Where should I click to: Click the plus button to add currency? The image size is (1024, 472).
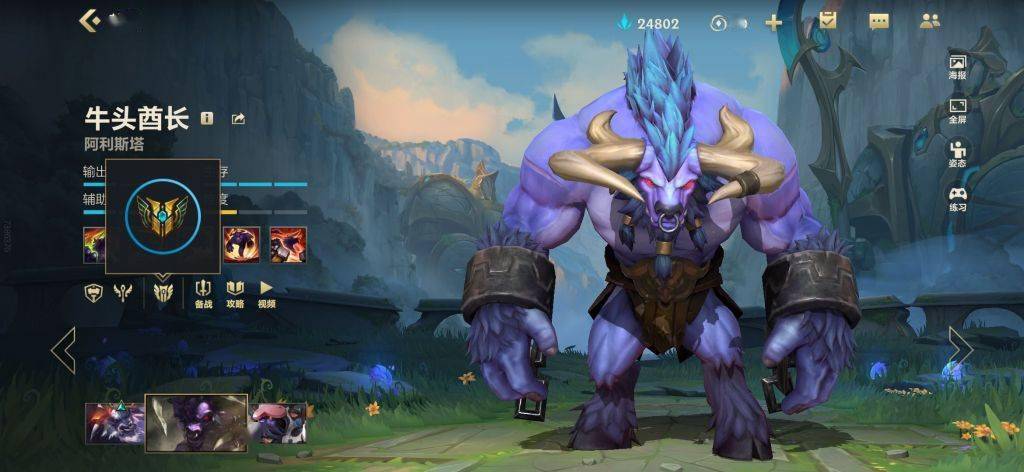click(x=773, y=23)
